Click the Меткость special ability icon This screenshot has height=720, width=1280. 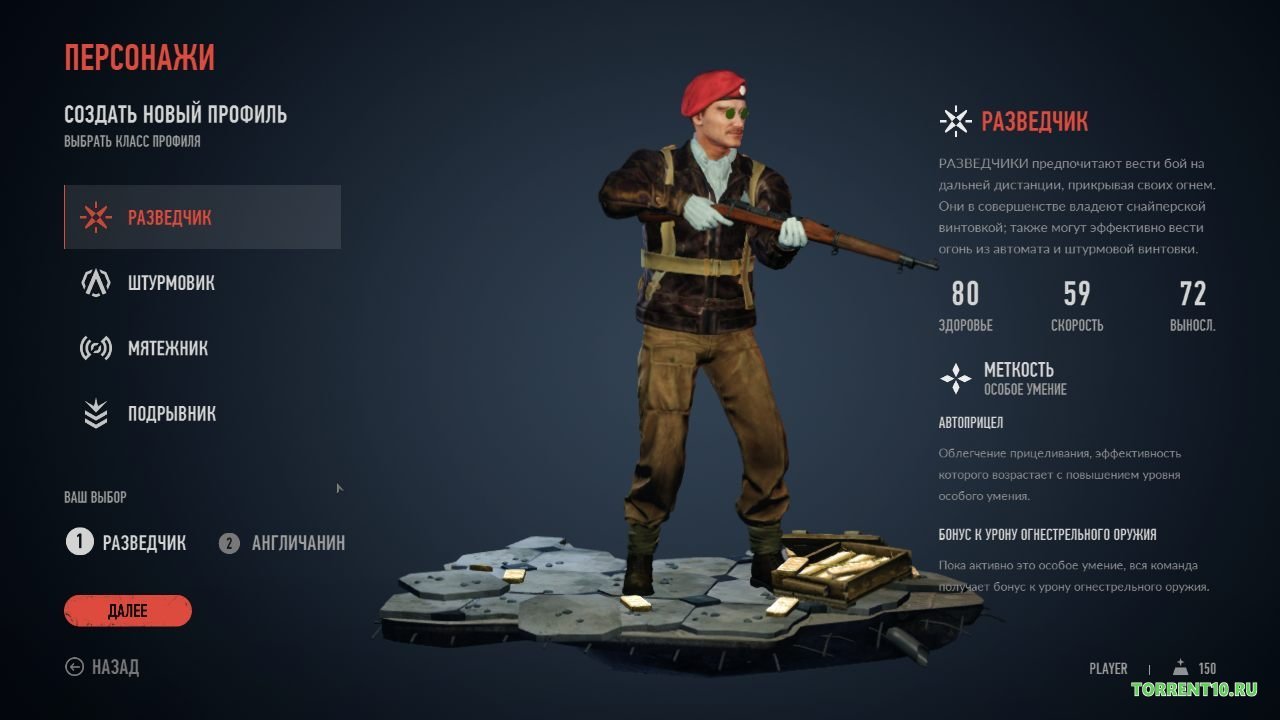point(956,378)
